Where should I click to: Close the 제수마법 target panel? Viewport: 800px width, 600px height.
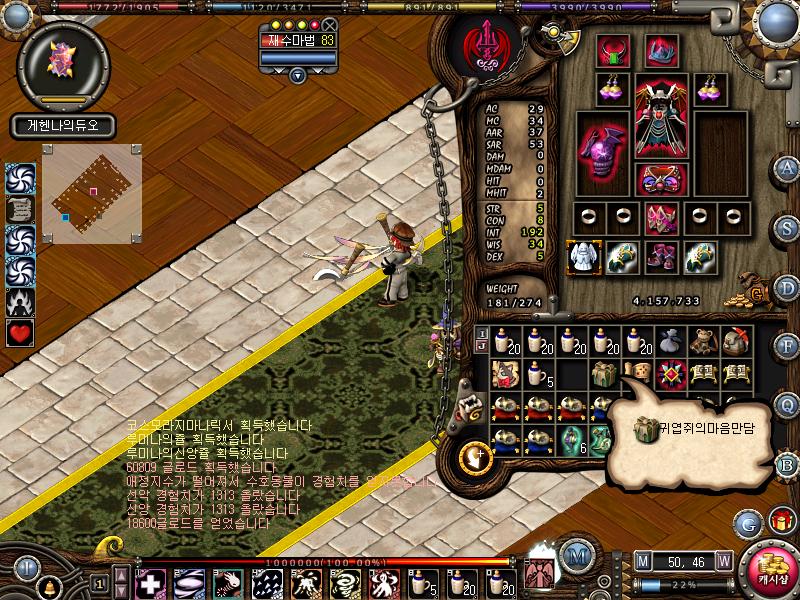pos(329,24)
